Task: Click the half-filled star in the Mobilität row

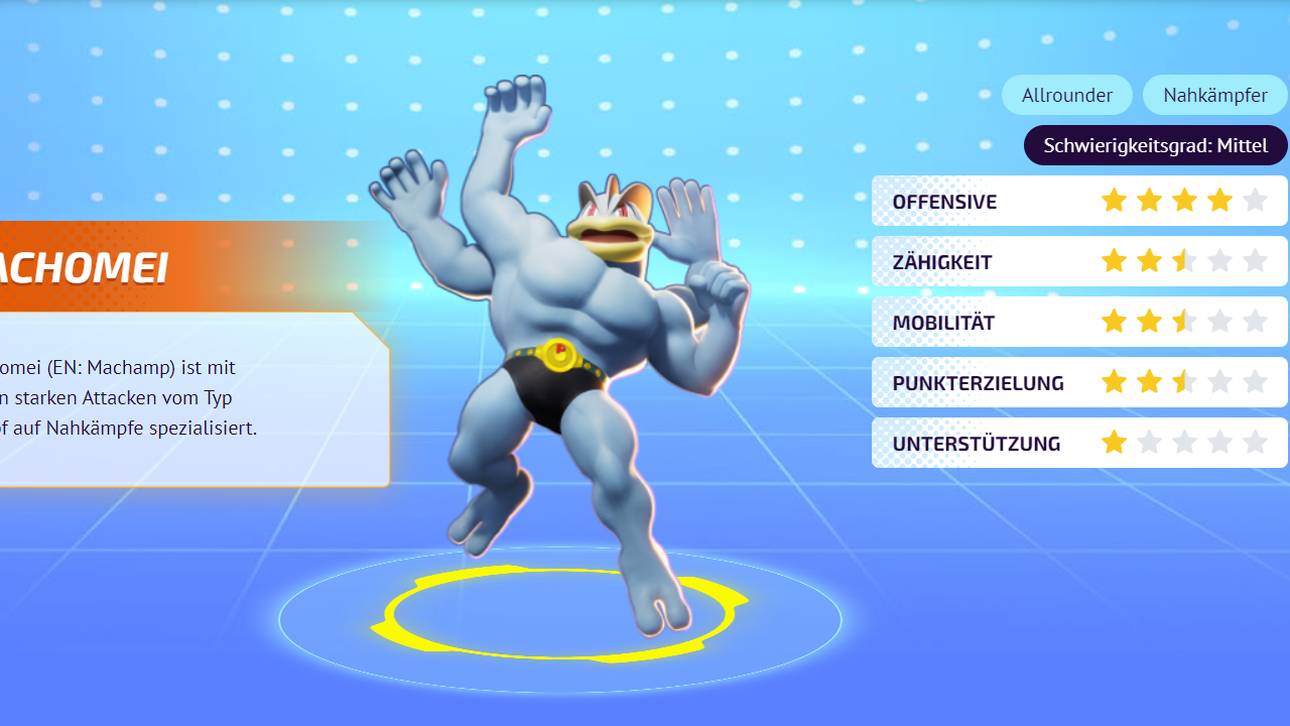Action: point(1185,321)
